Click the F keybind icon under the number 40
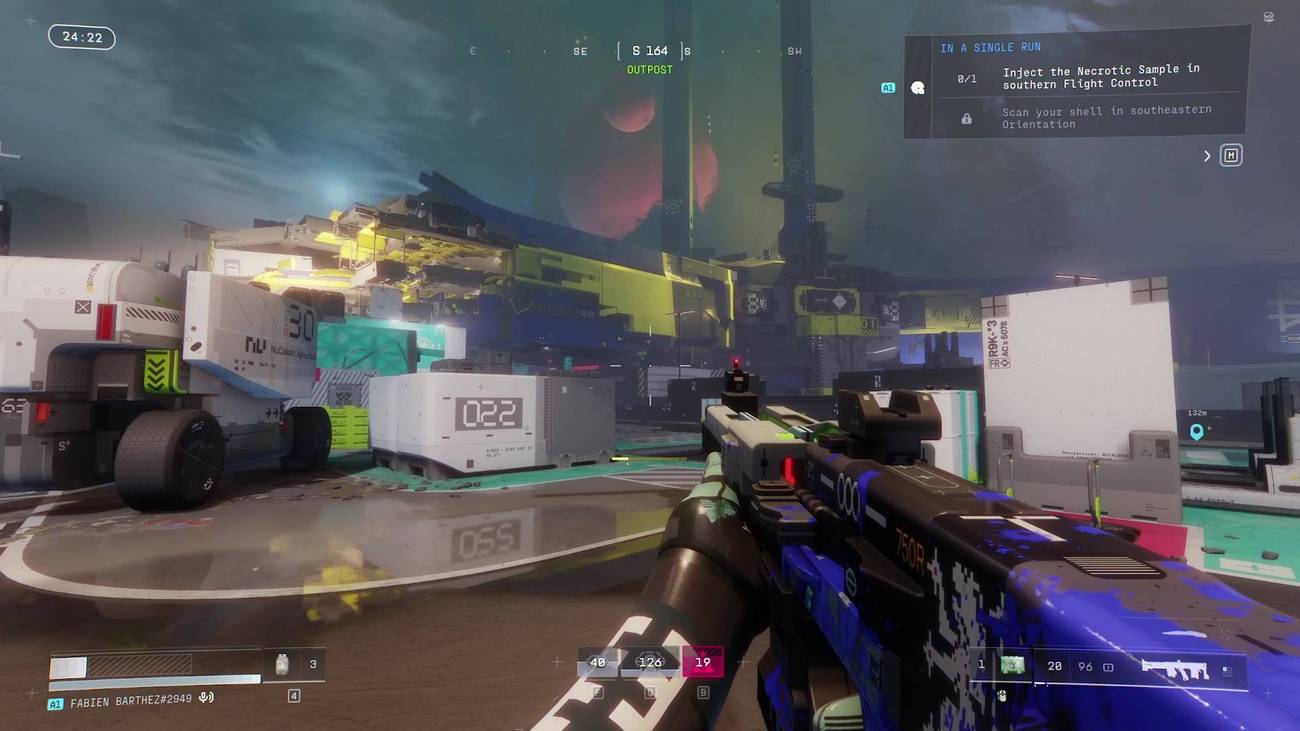The image size is (1300, 731). coord(597,691)
